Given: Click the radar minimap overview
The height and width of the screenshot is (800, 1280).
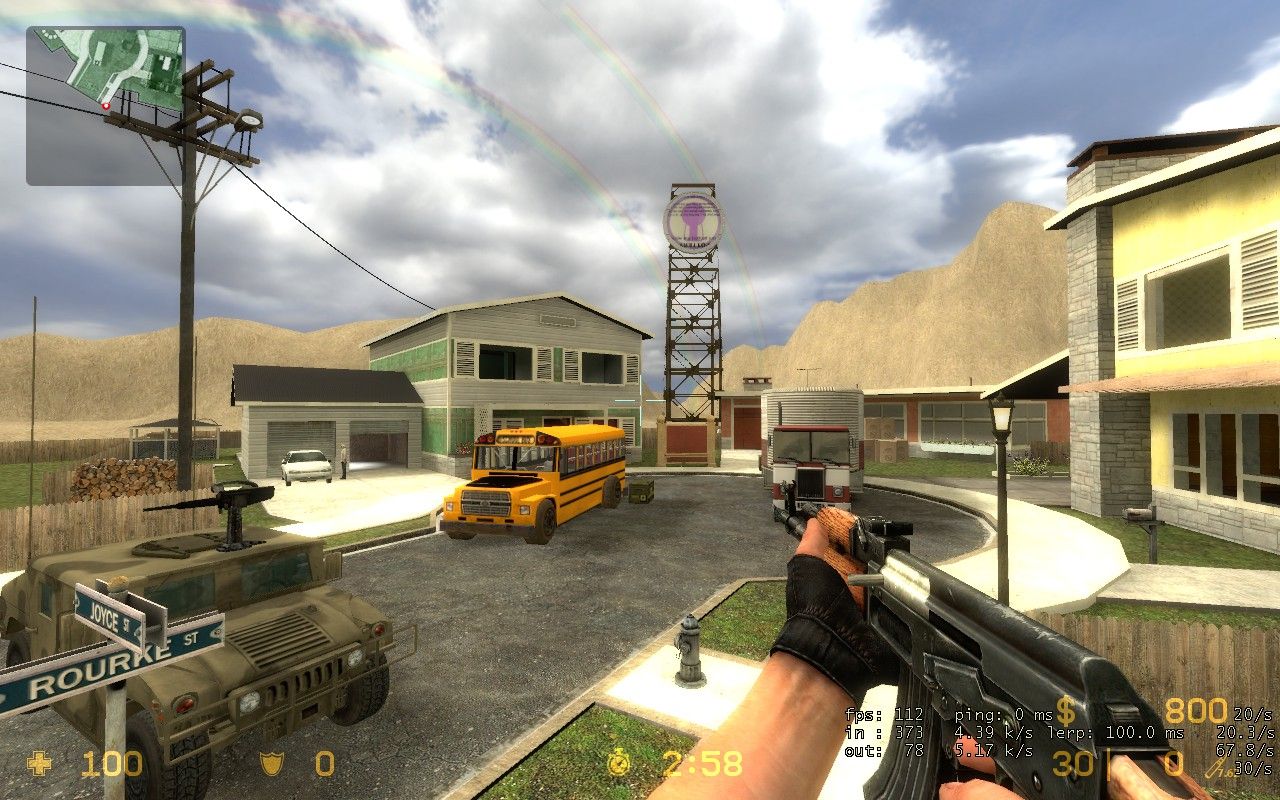Looking at the screenshot, I should click(x=105, y=106).
